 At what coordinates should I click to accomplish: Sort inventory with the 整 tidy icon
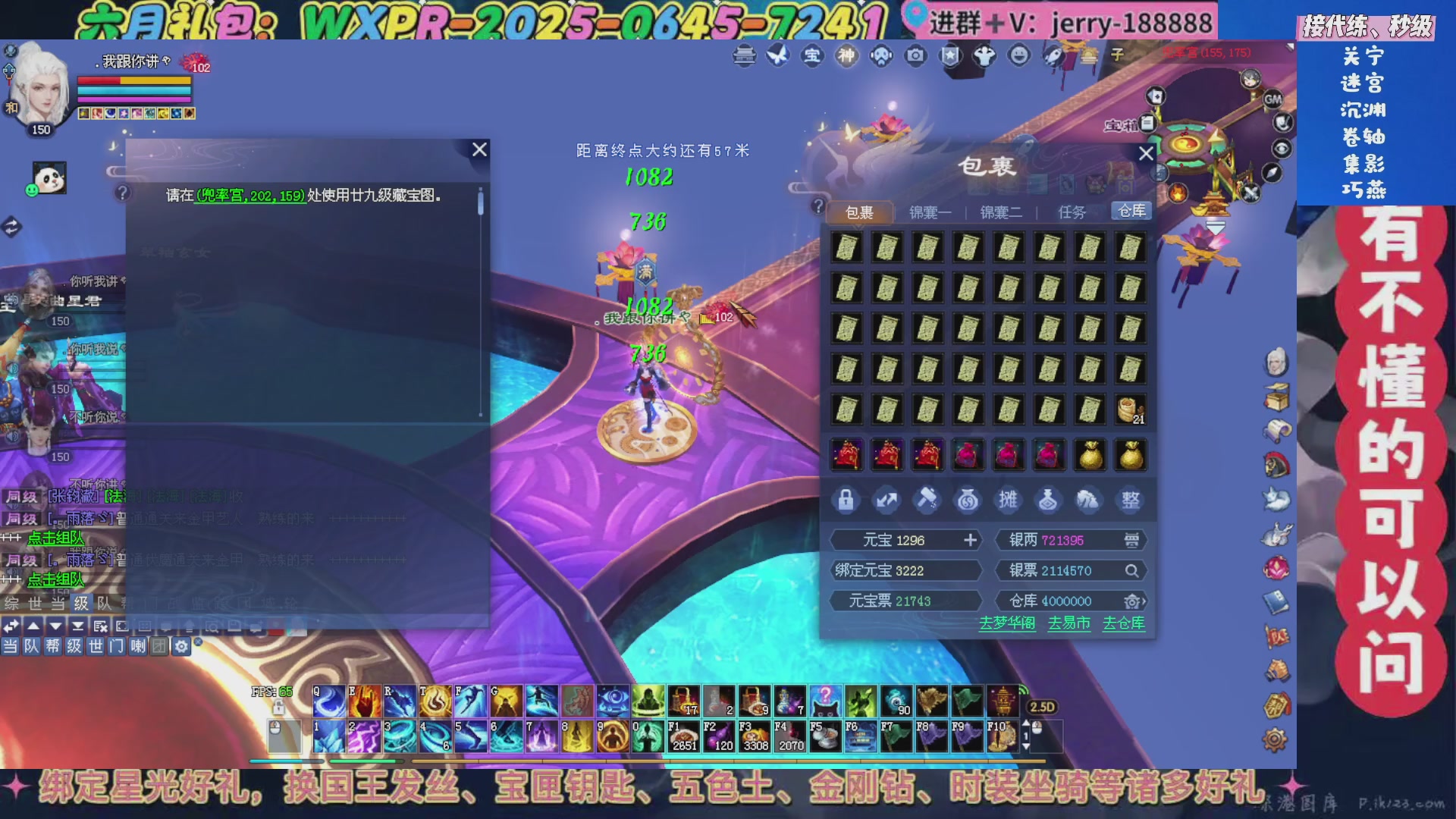(x=1130, y=499)
